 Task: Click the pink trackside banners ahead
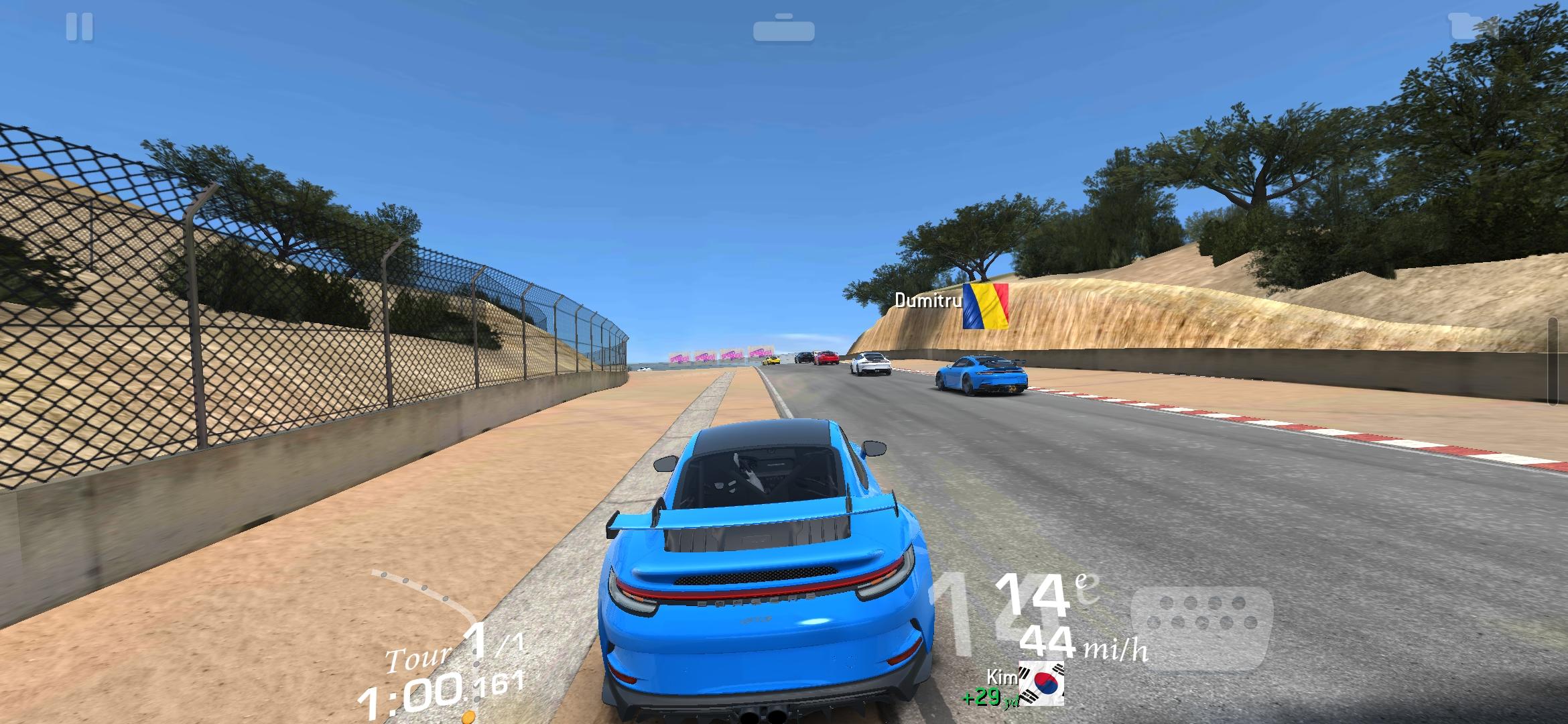[x=720, y=356]
